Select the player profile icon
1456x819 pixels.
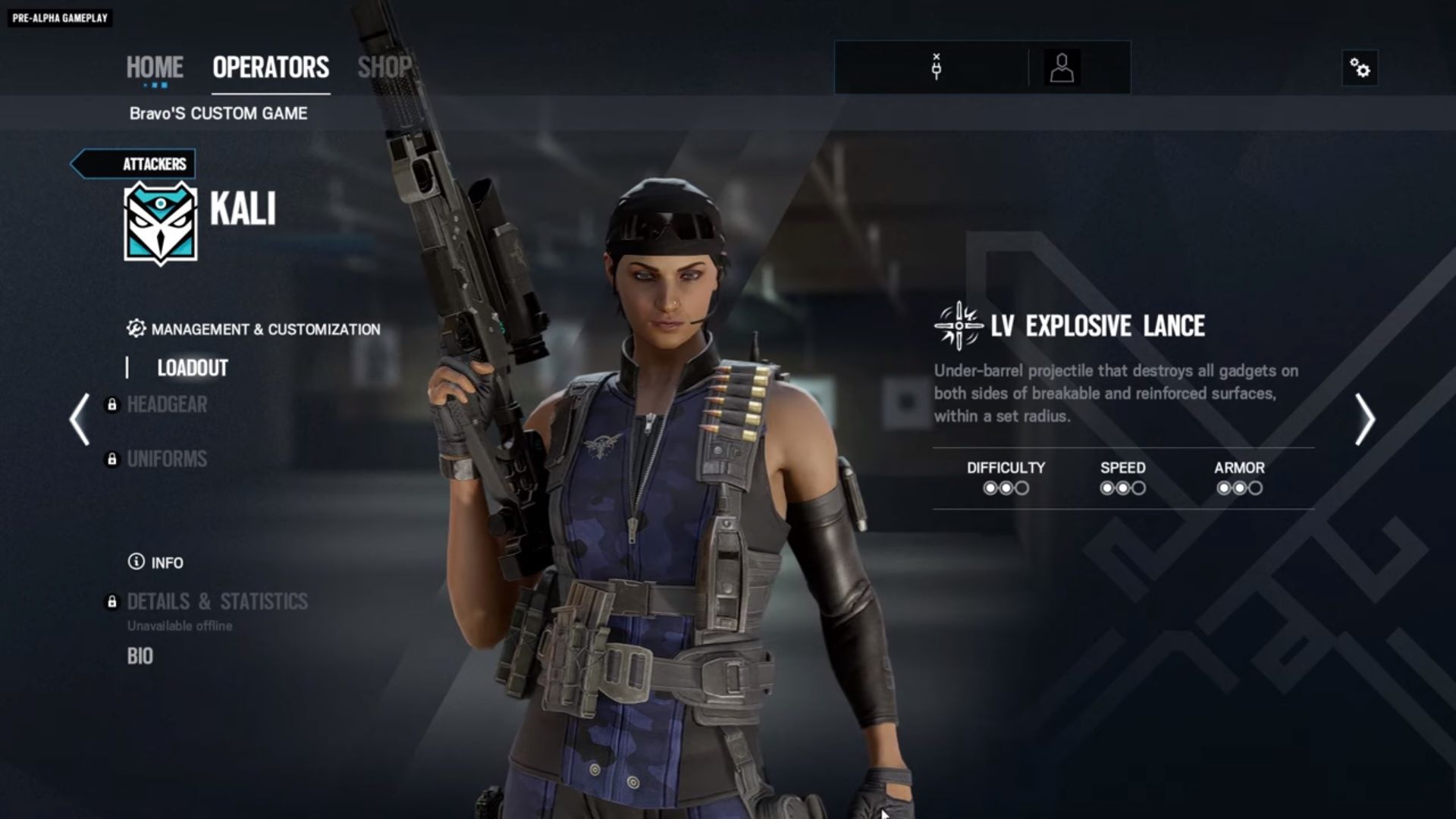coord(1061,67)
